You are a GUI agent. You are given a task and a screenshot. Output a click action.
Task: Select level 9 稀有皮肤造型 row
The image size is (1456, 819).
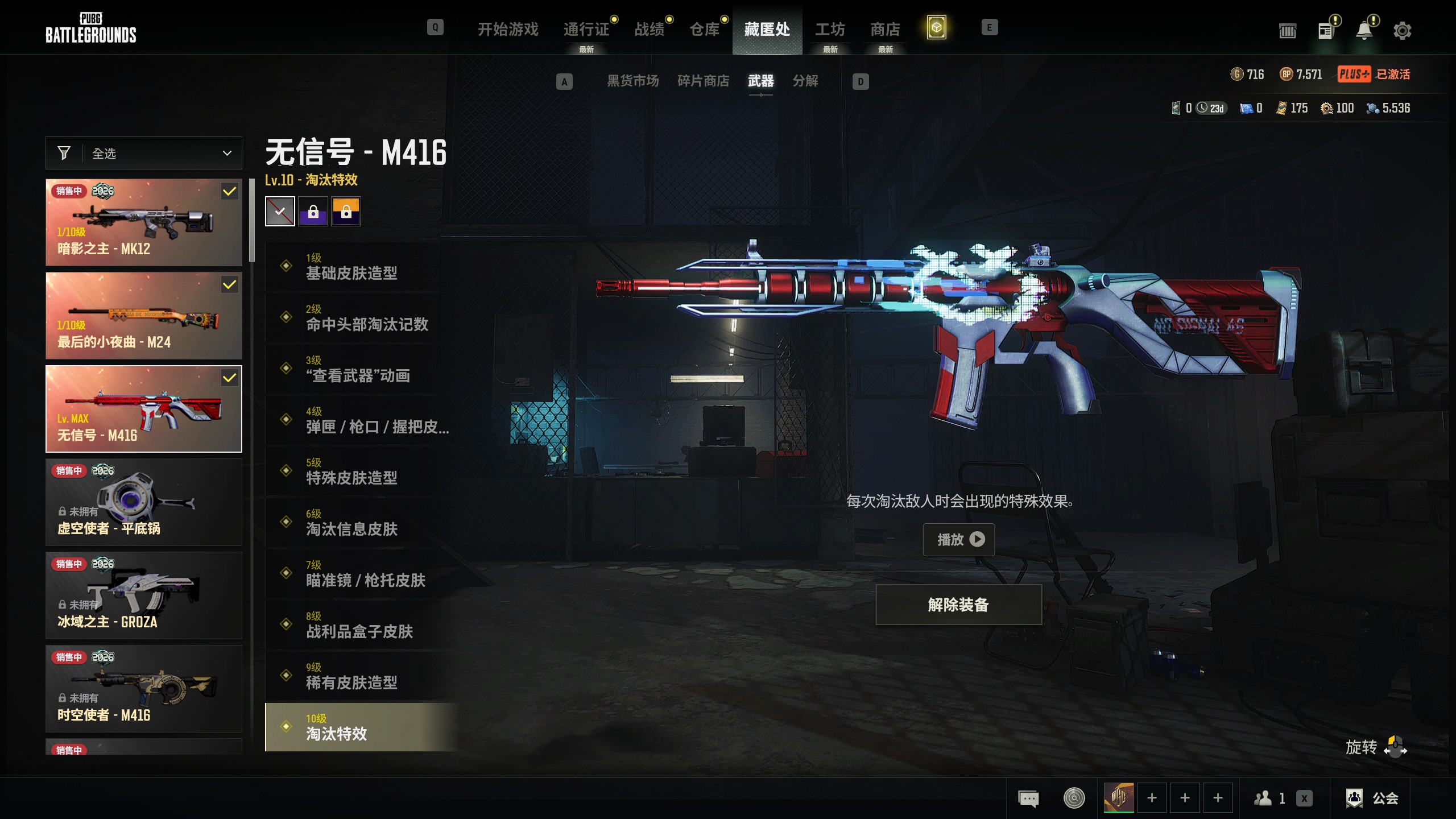pyautogui.click(x=361, y=676)
